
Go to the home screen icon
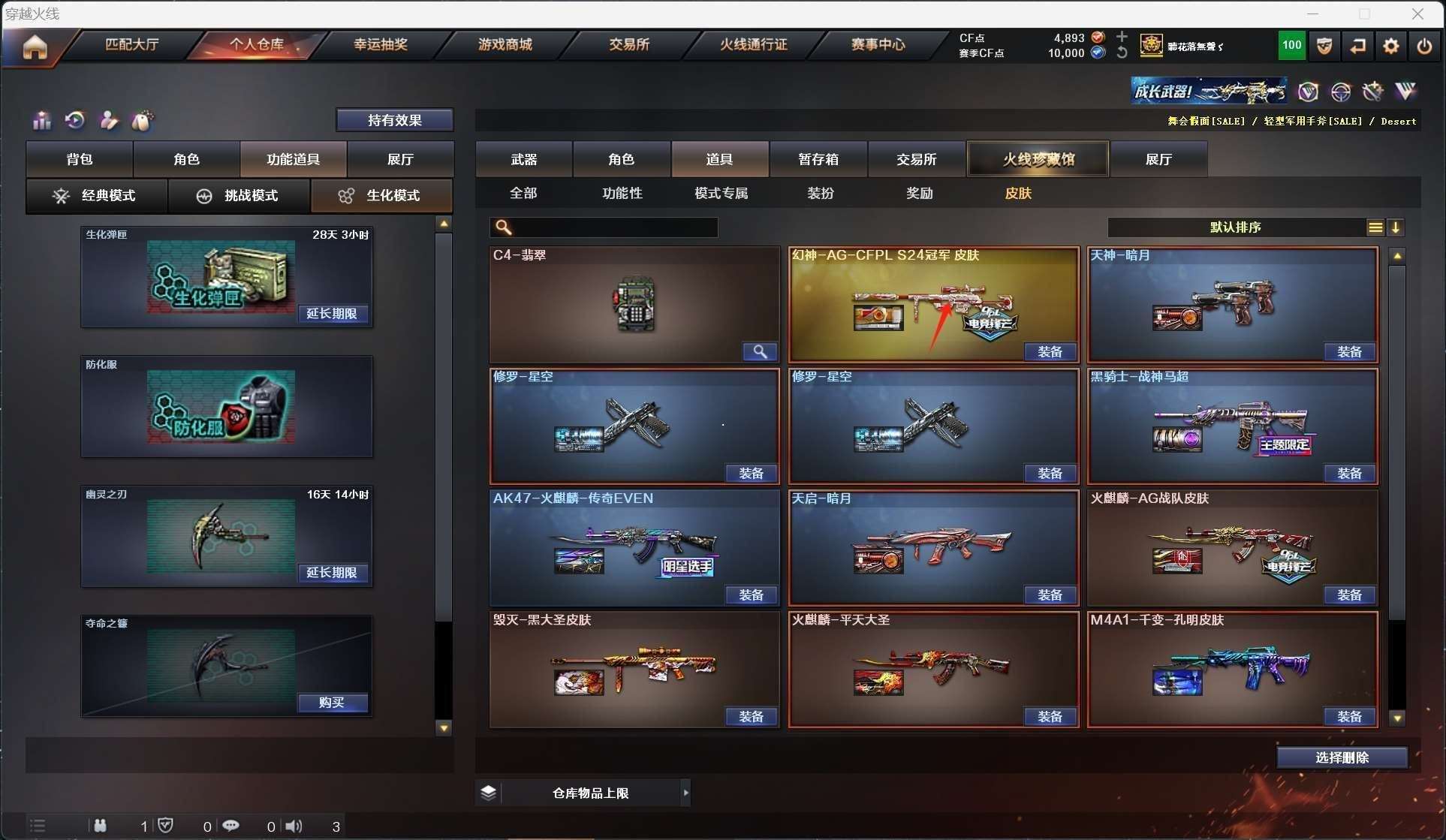pos(35,47)
